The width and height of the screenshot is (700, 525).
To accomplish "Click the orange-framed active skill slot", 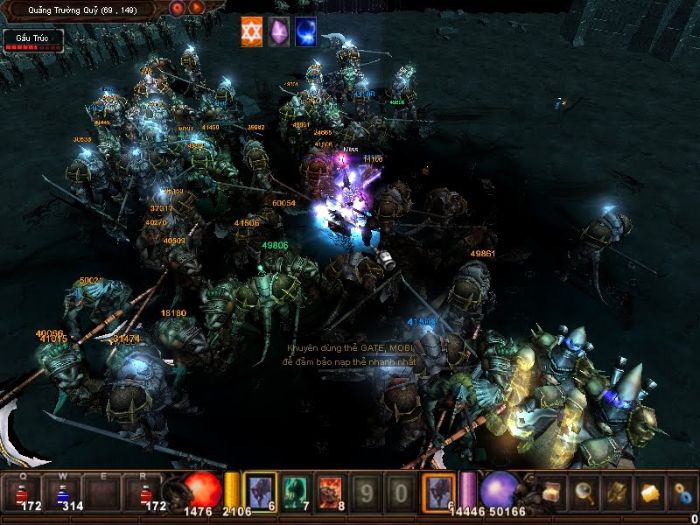I will point(438,490).
